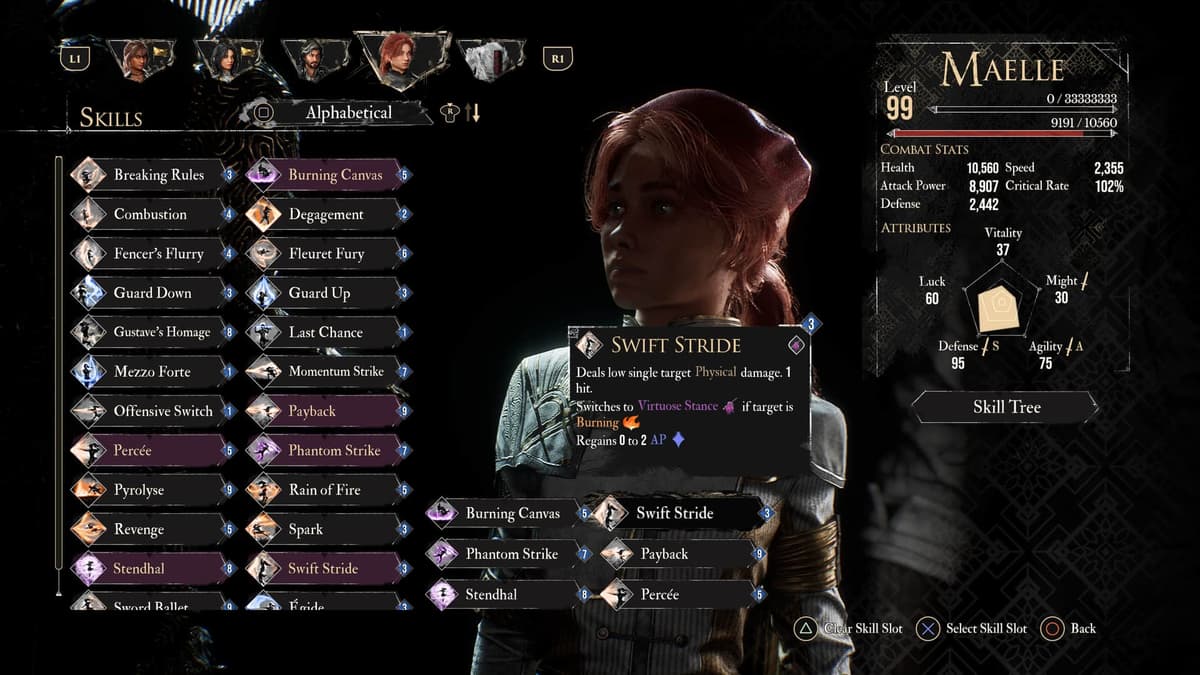The width and height of the screenshot is (1200, 675).
Task: Select the Gustave's Homage skill
Action: (x=161, y=332)
